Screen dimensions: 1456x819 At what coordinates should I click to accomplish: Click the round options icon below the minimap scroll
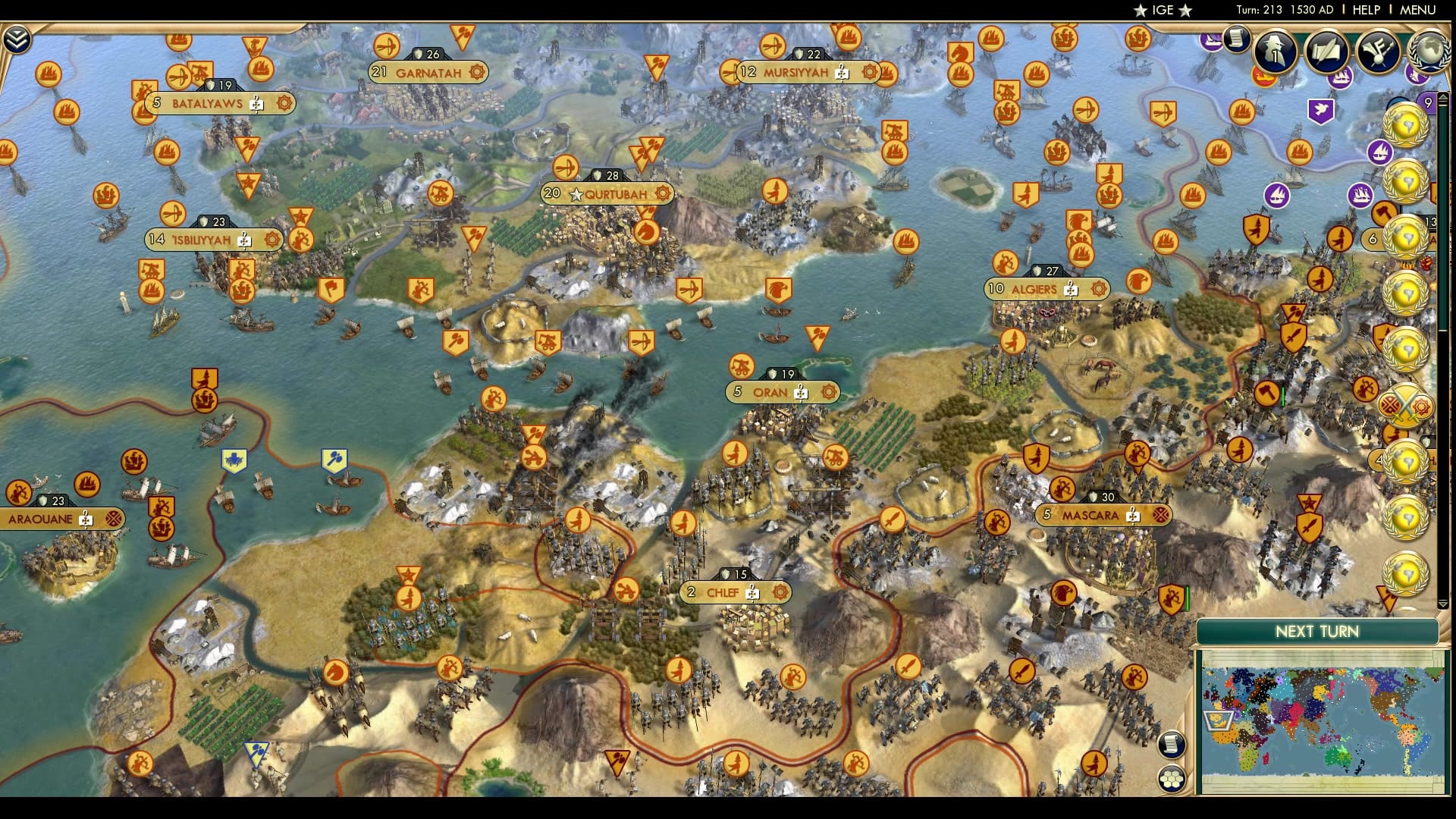[x=1171, y=780]
